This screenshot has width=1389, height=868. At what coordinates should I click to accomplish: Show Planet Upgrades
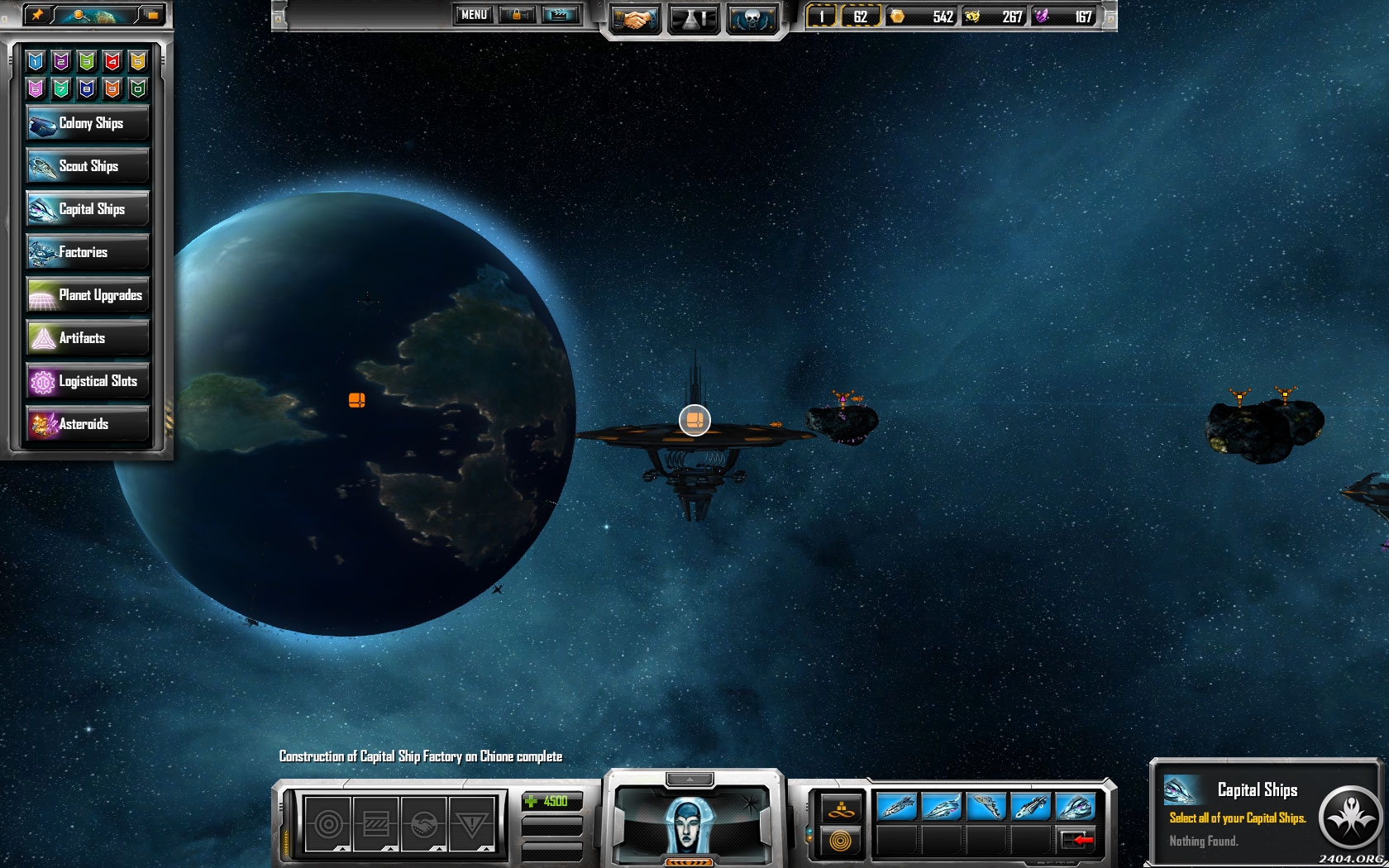(88, 295)
